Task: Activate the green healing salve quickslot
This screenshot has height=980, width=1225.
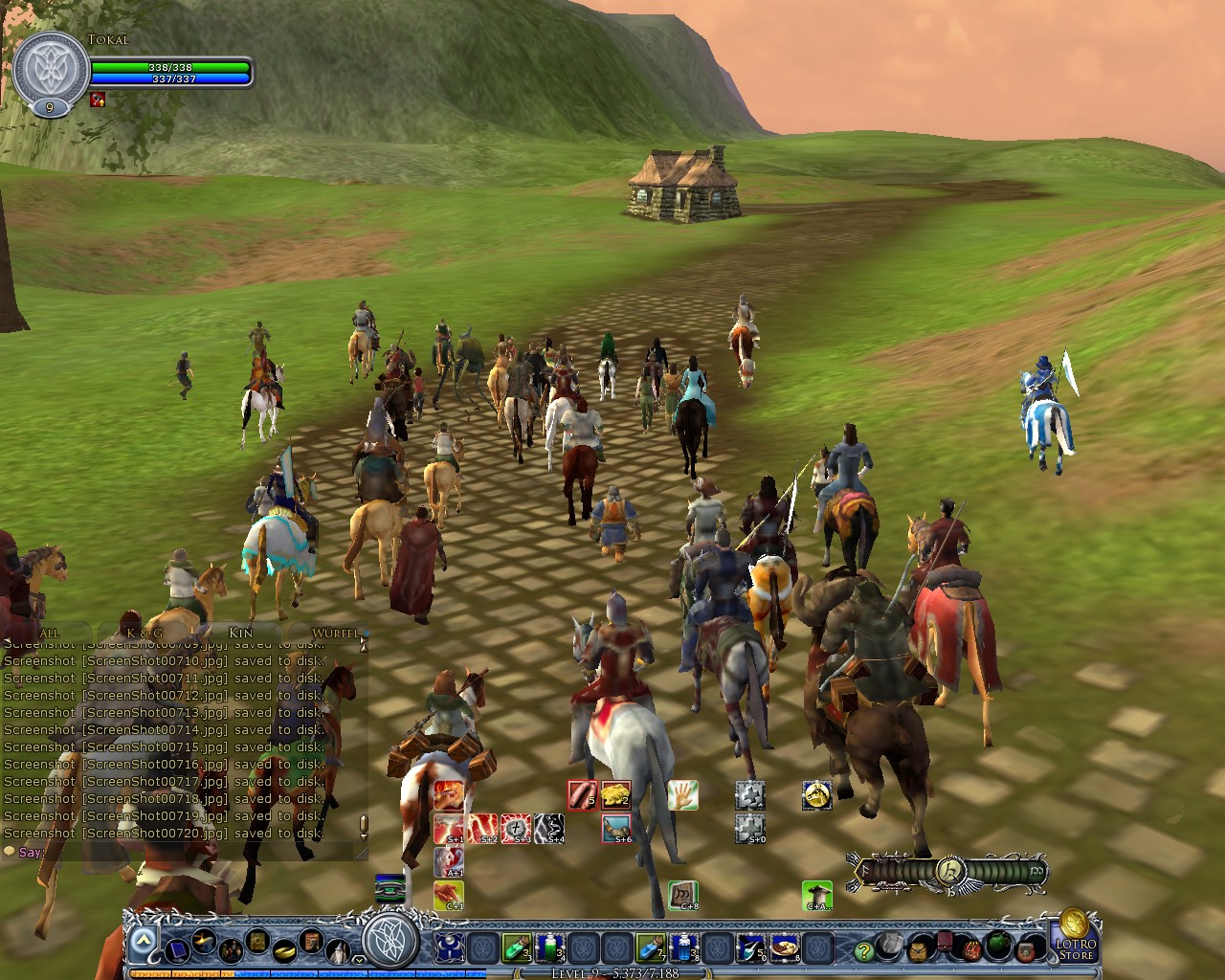Action: 516,947
